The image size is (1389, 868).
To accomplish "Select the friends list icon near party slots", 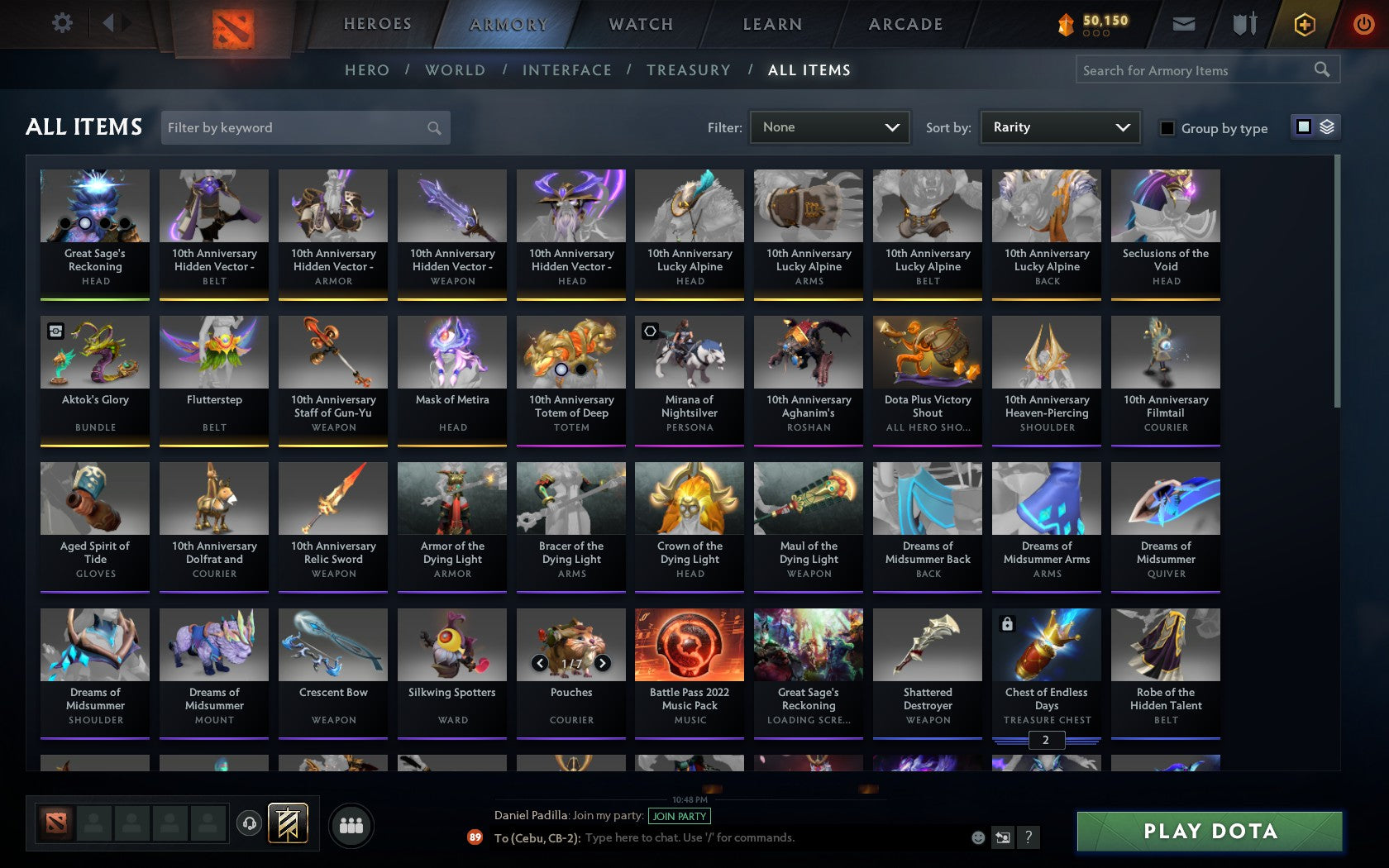I will coord(351,823).
